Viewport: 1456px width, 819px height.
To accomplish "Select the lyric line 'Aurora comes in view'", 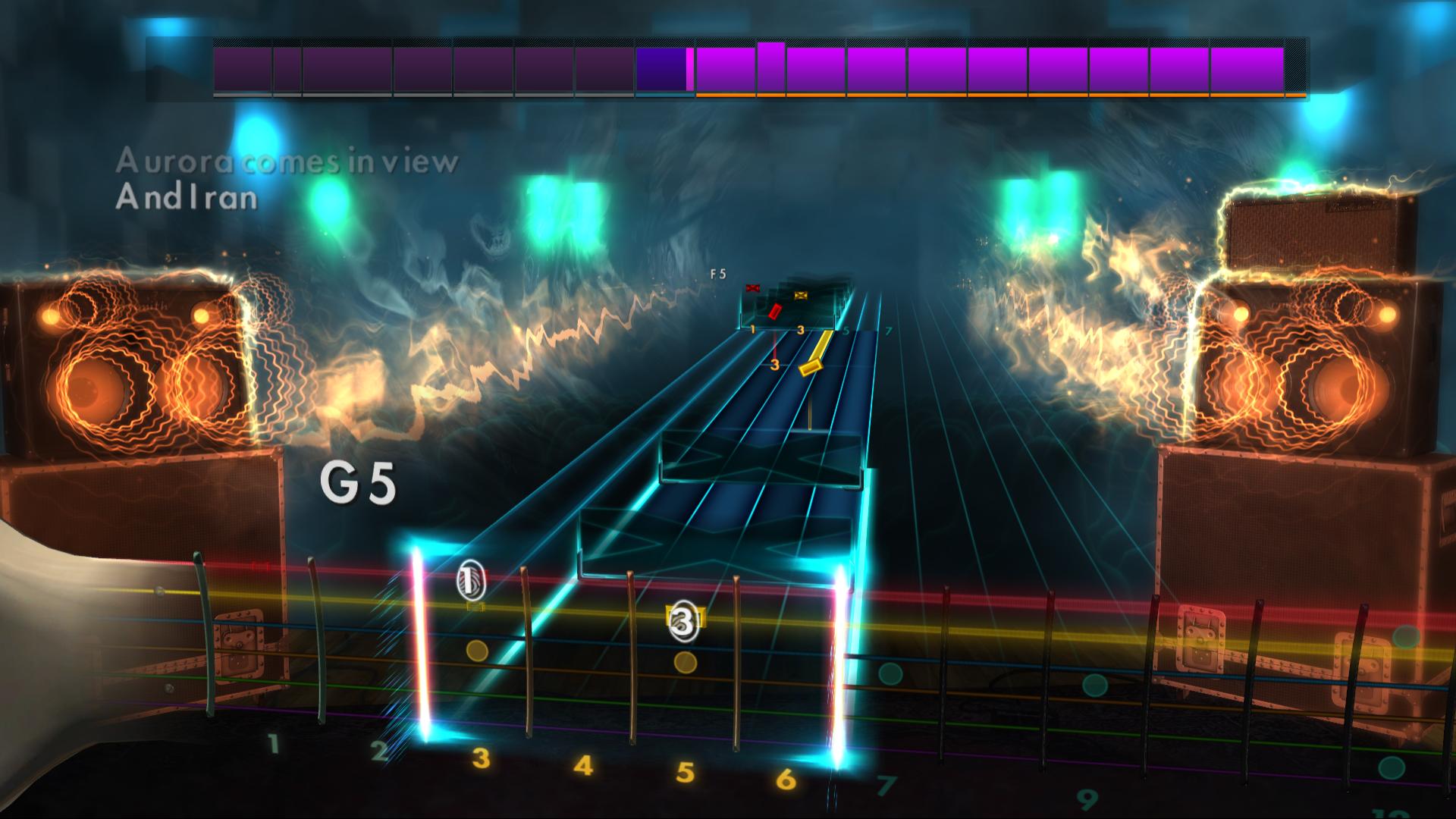I will (x=287, y=162).
